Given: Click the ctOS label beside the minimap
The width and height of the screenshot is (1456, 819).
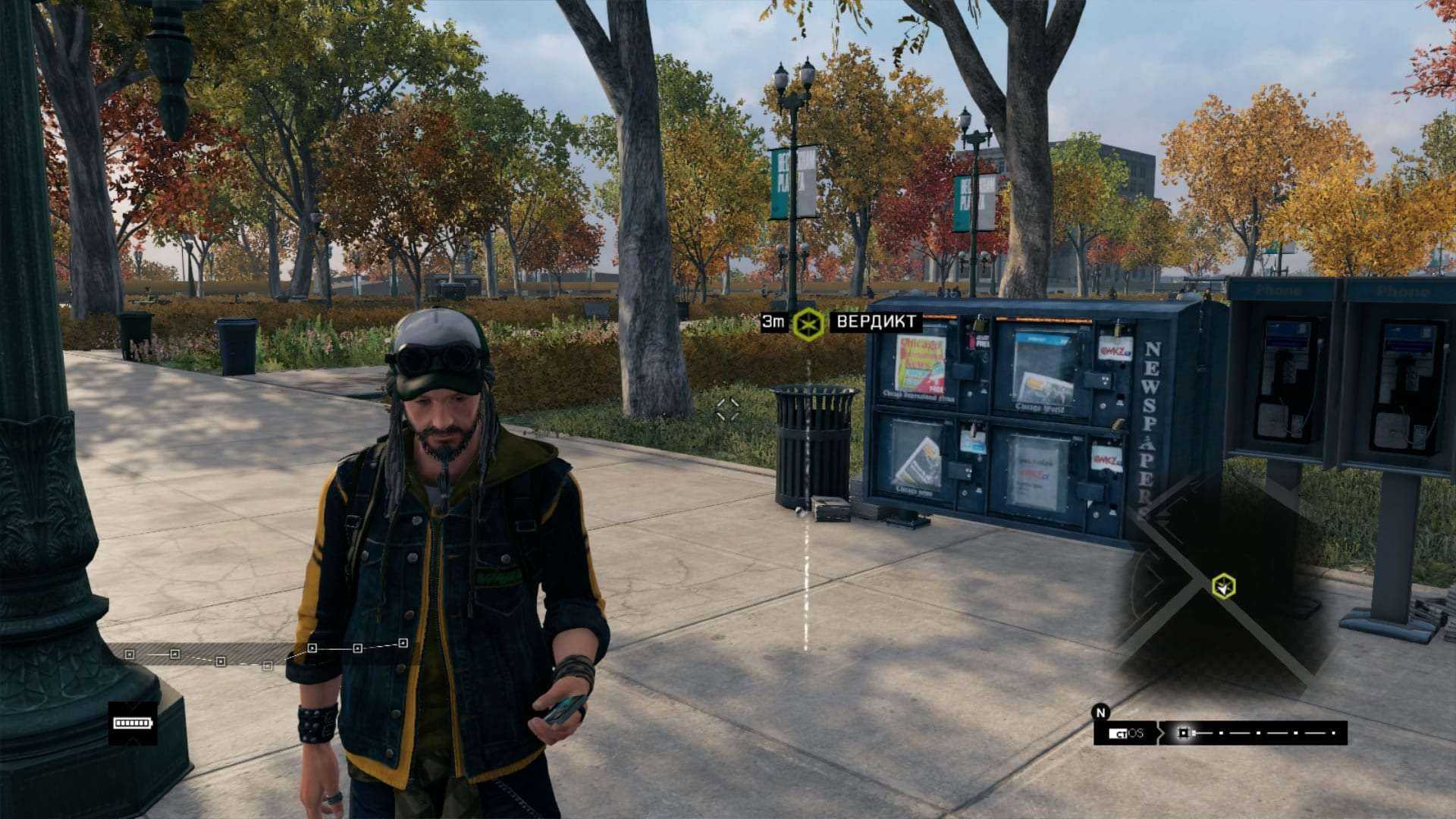Looking at the screenshot, I should 1126,733.
